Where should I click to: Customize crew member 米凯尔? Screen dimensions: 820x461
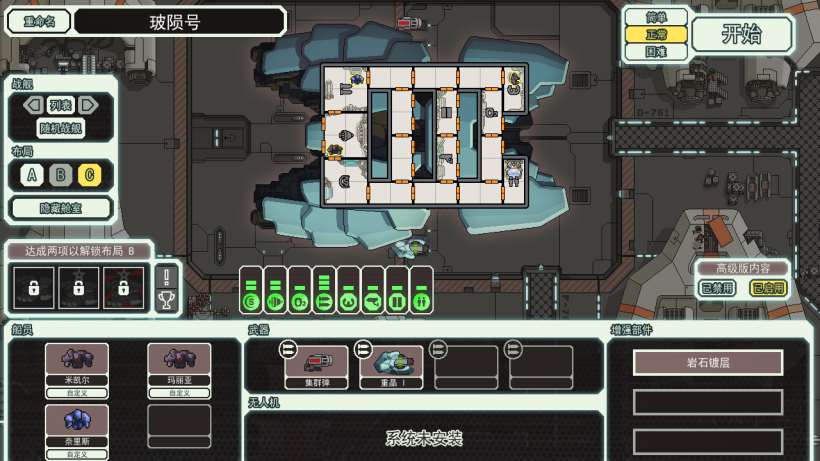click(77, 394)
